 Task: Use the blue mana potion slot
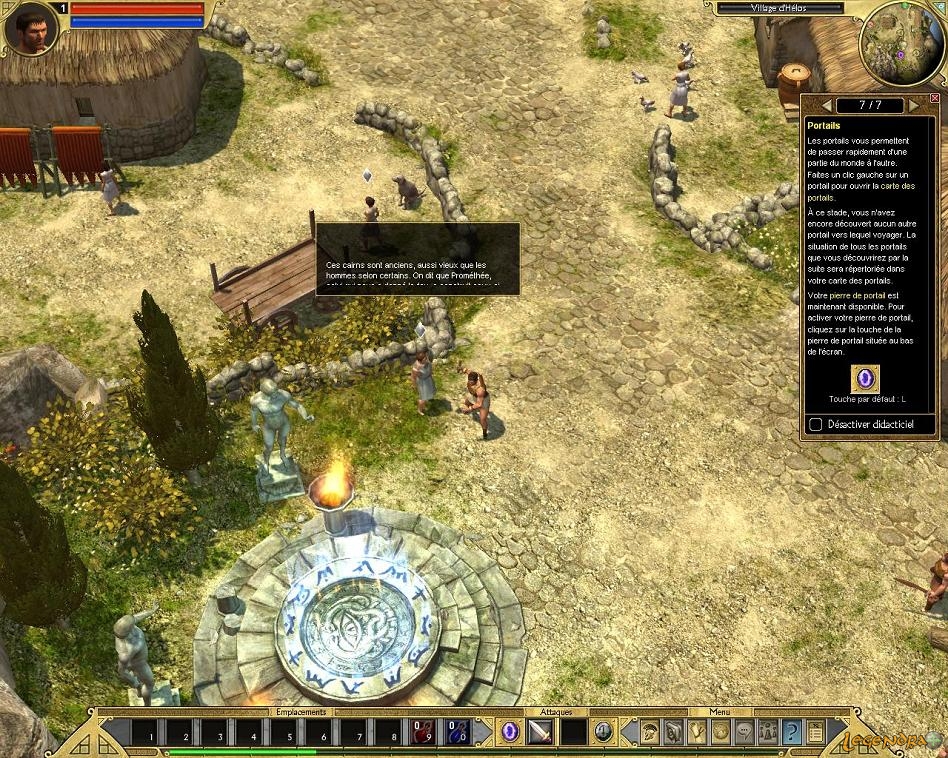(457, 732)
